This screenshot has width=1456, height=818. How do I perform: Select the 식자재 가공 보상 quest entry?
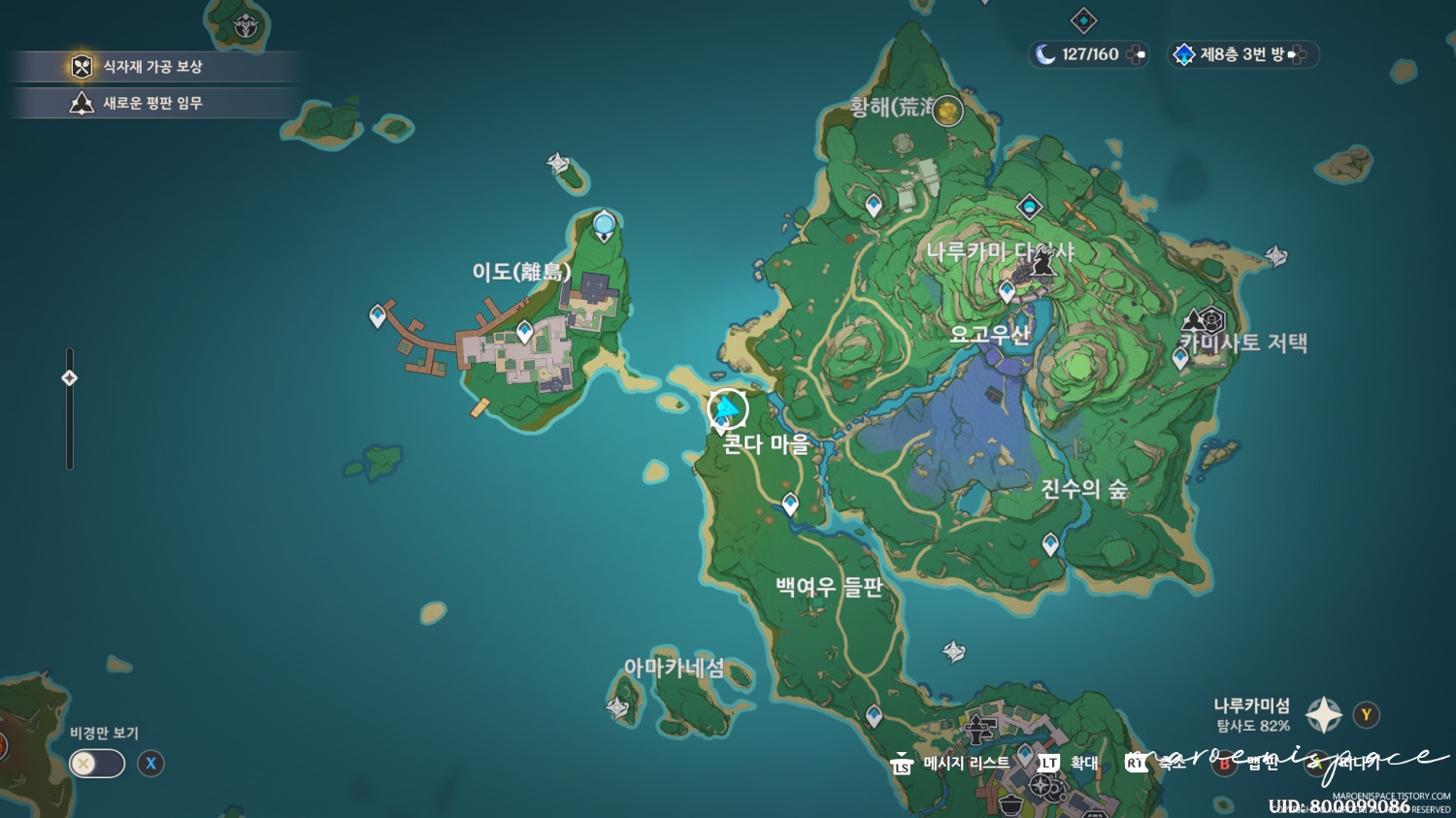pos(155,67)
